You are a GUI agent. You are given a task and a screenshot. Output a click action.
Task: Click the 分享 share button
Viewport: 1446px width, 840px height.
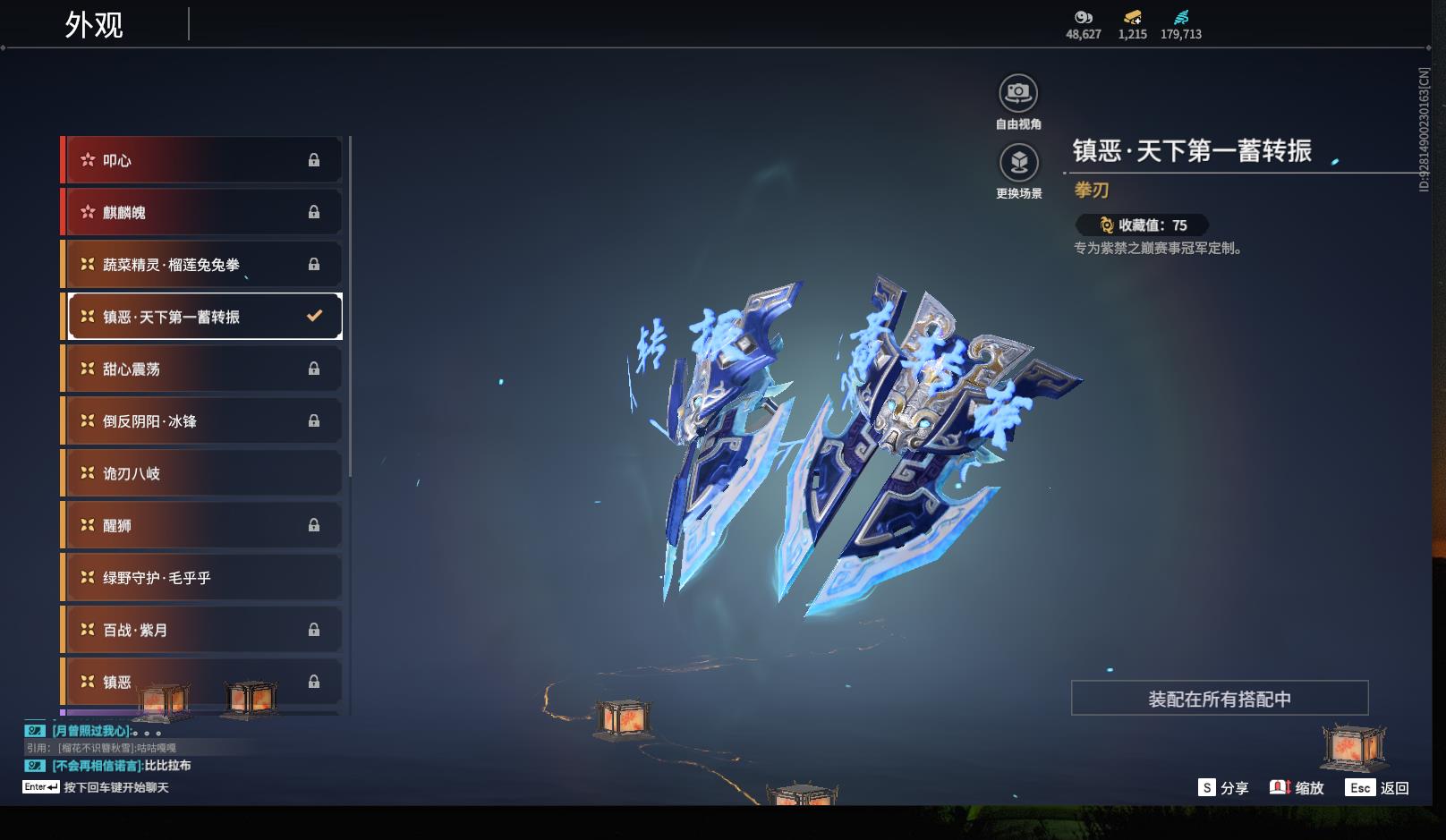1223,788
